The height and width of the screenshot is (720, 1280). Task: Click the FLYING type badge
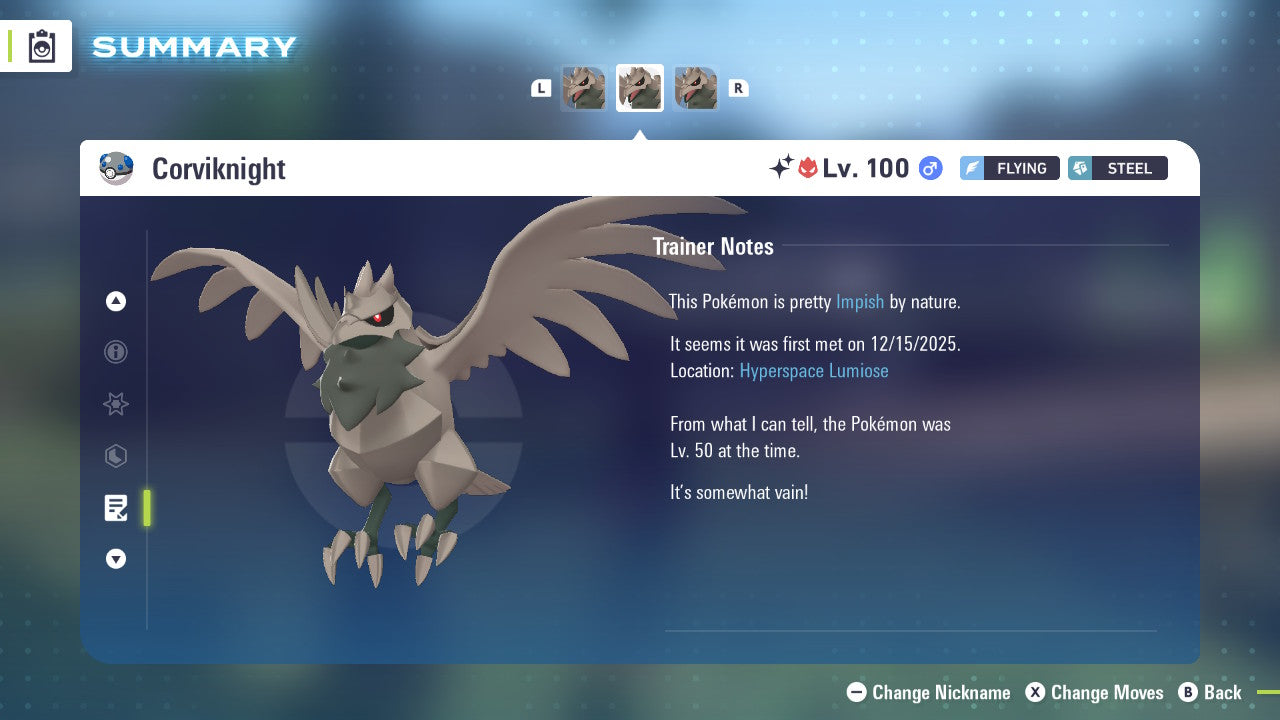point(1009,168)
